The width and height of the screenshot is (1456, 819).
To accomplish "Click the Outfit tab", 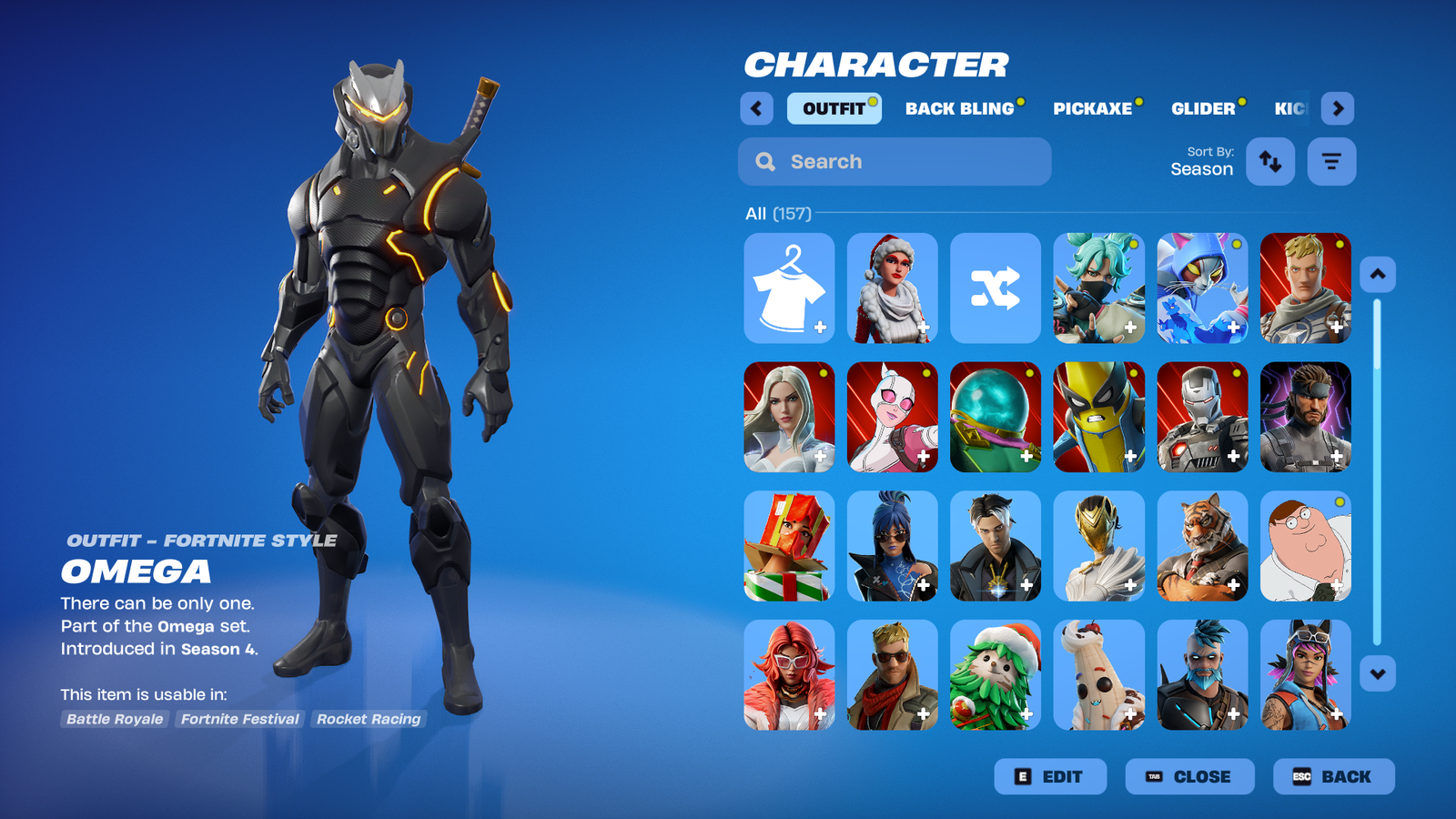I will [x=834, y=108].
